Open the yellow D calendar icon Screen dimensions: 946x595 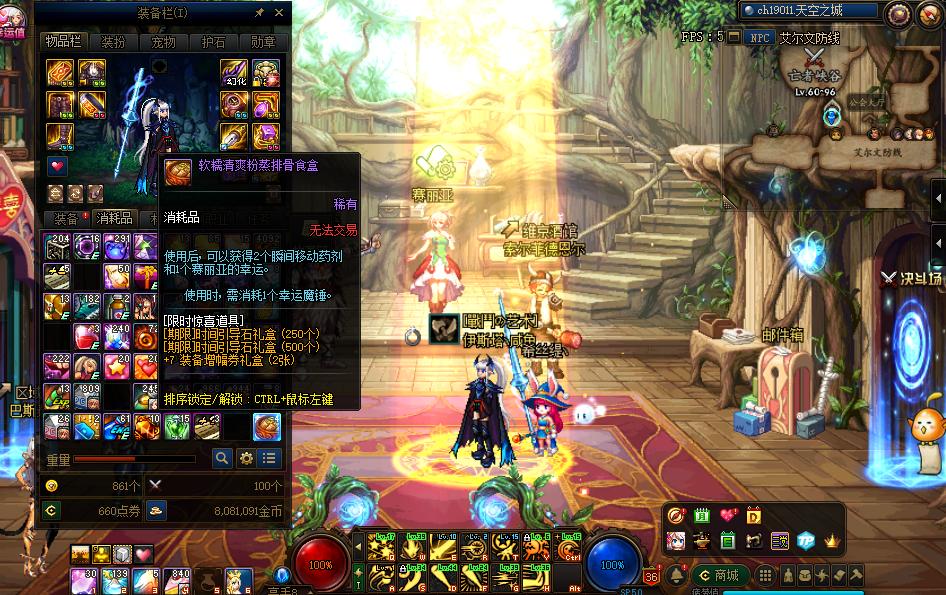tap(753, 516)
